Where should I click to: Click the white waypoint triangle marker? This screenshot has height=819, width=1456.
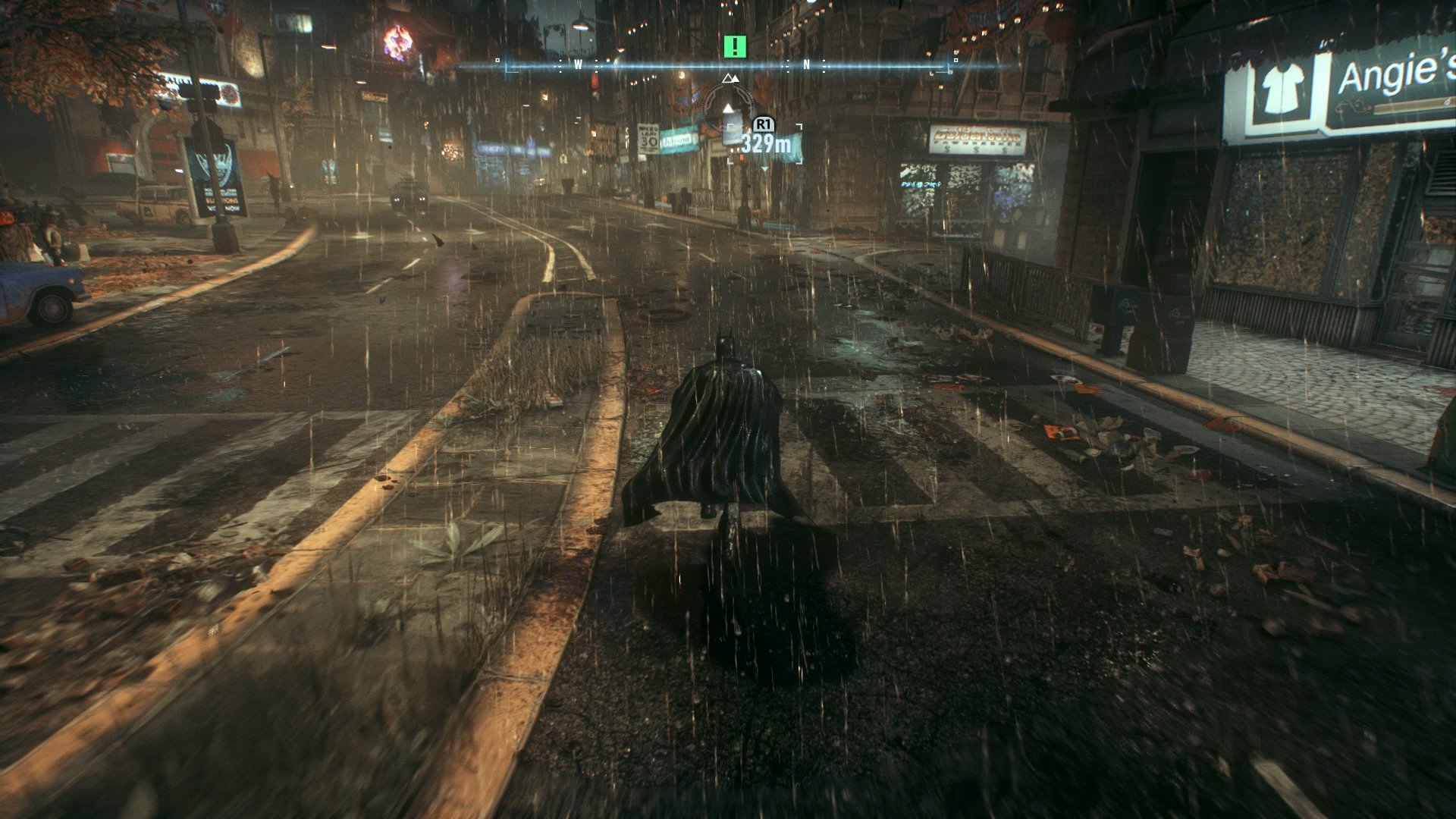[x=730, y=108]
